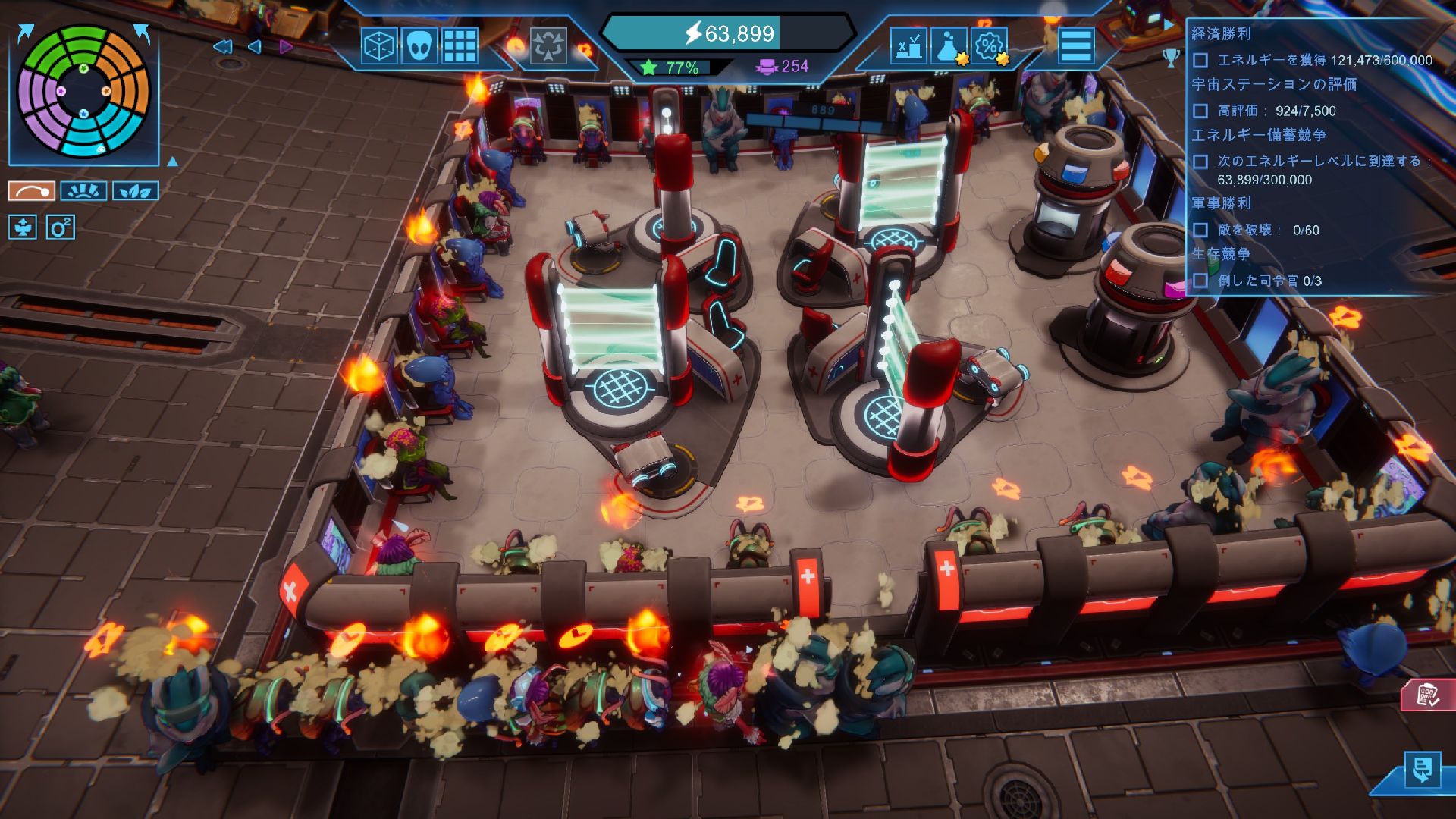Screen dimensions: 1456x819
Task: Click the double-left rewind speed arrow
Action: (x=222, y=47)
